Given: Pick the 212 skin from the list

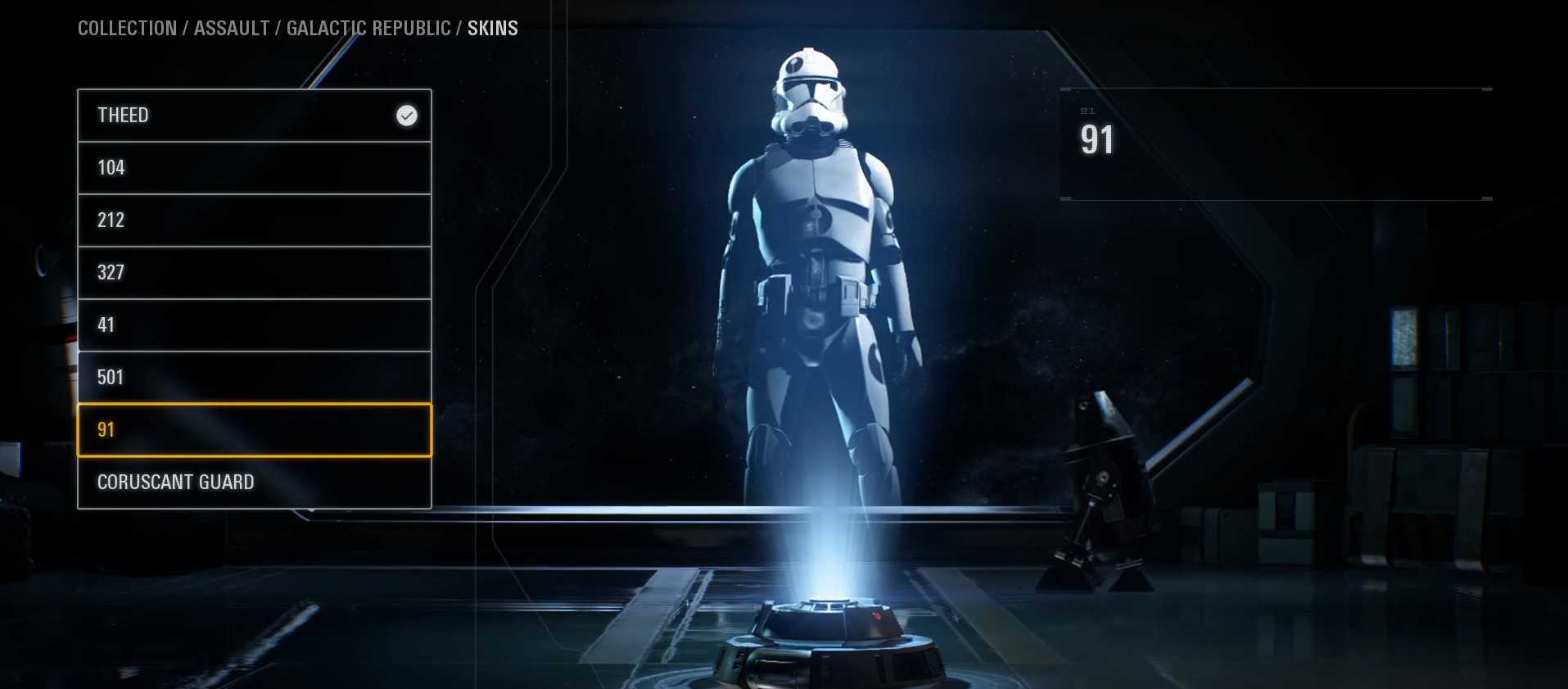Looking at the screenshot, I should [x=254, y=220].
